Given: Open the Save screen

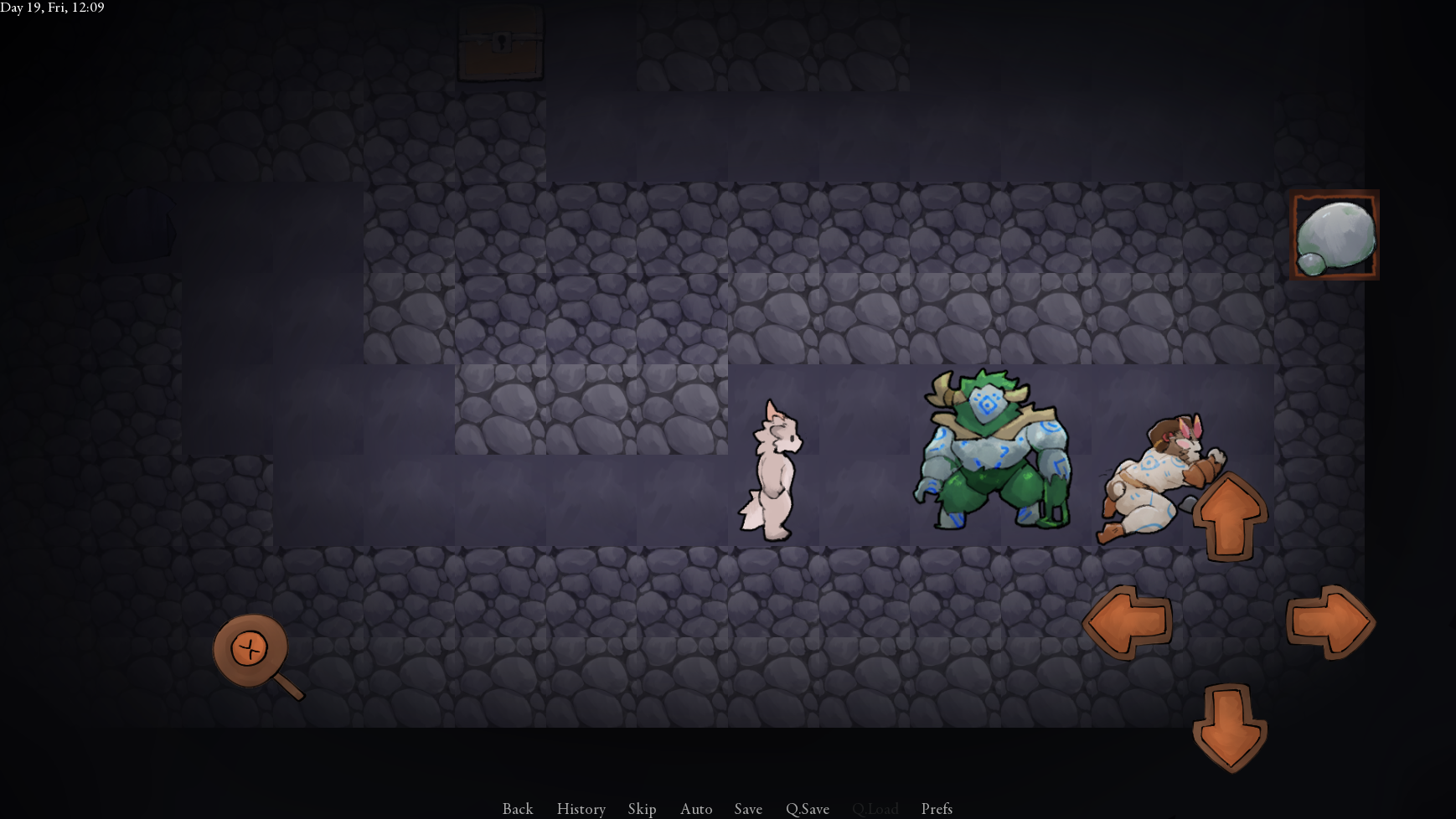Looking at the screenshot, I should coord(748,808).
